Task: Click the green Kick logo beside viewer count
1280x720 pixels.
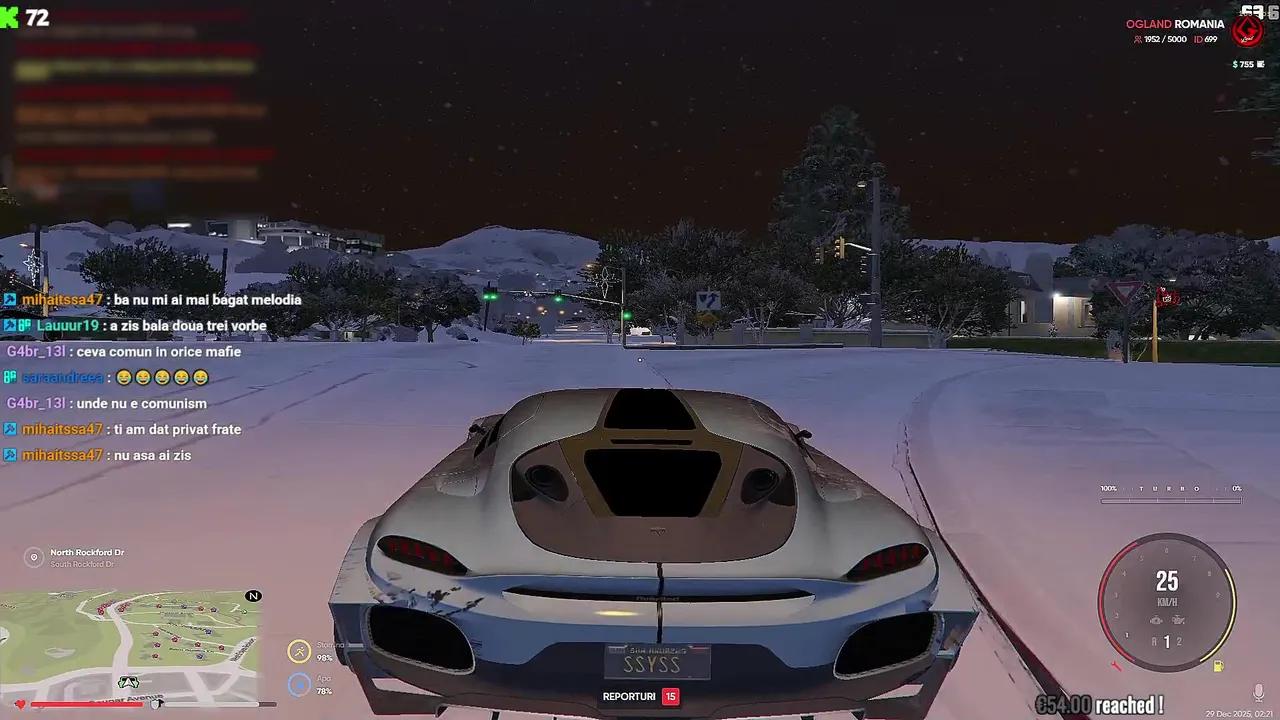Action: coord(10,17)
